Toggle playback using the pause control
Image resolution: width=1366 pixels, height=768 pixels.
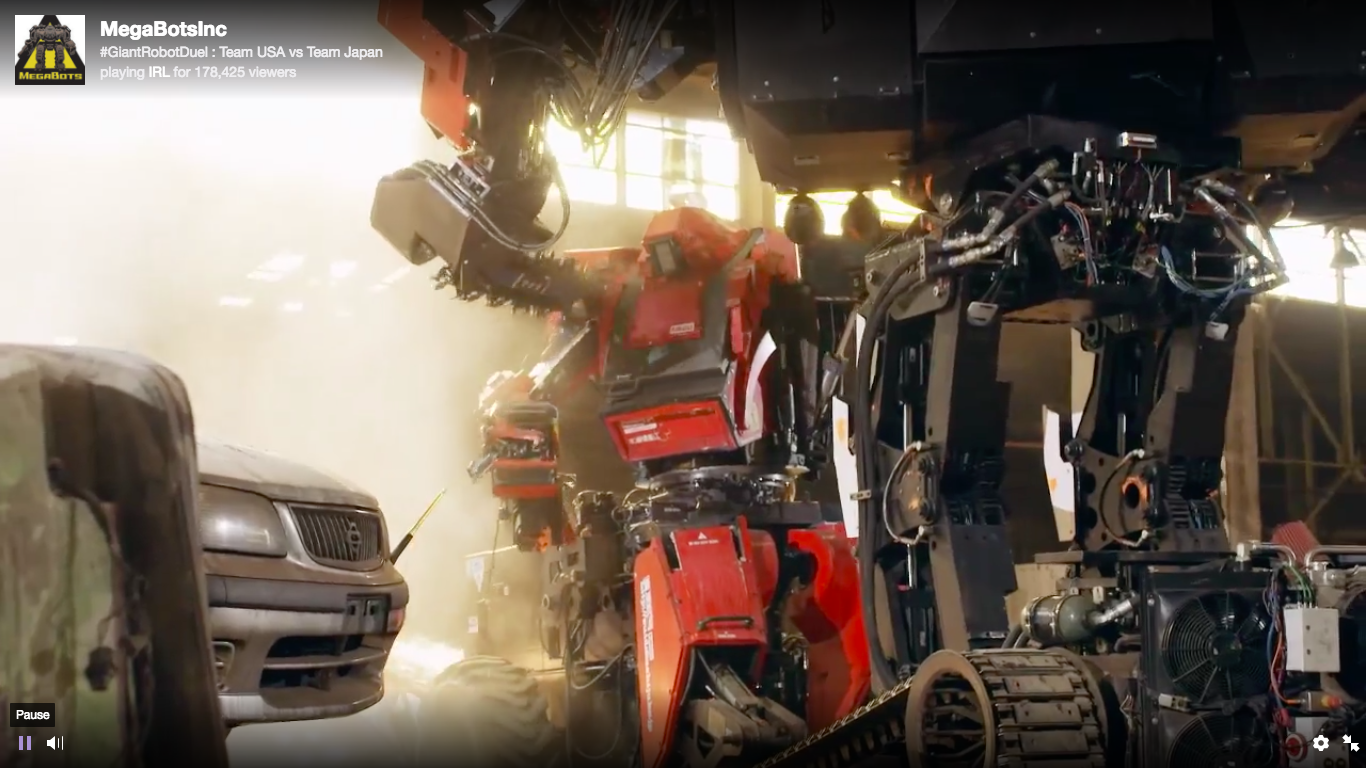[x=23, y=743]
